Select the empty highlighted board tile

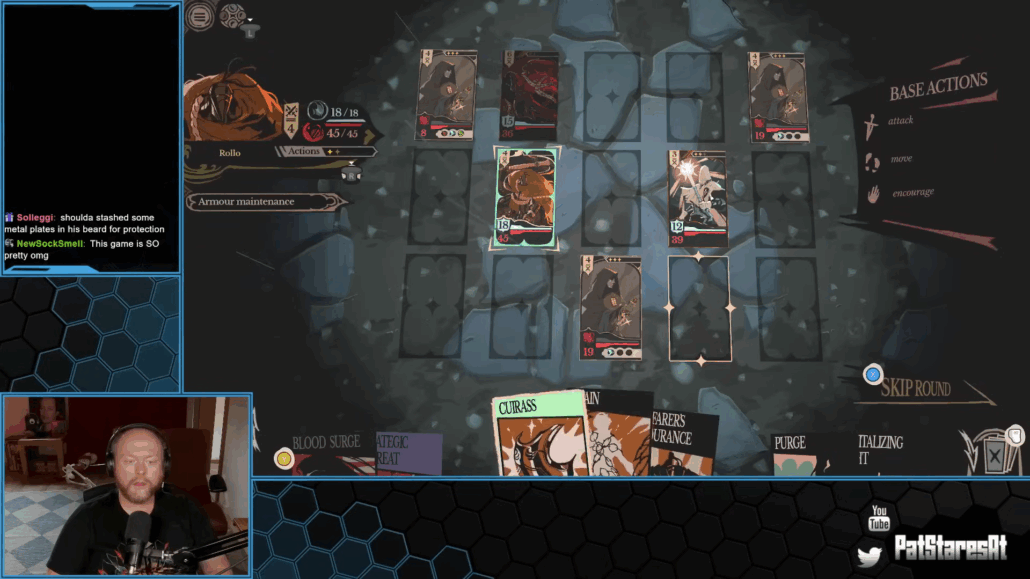point(699,308)
